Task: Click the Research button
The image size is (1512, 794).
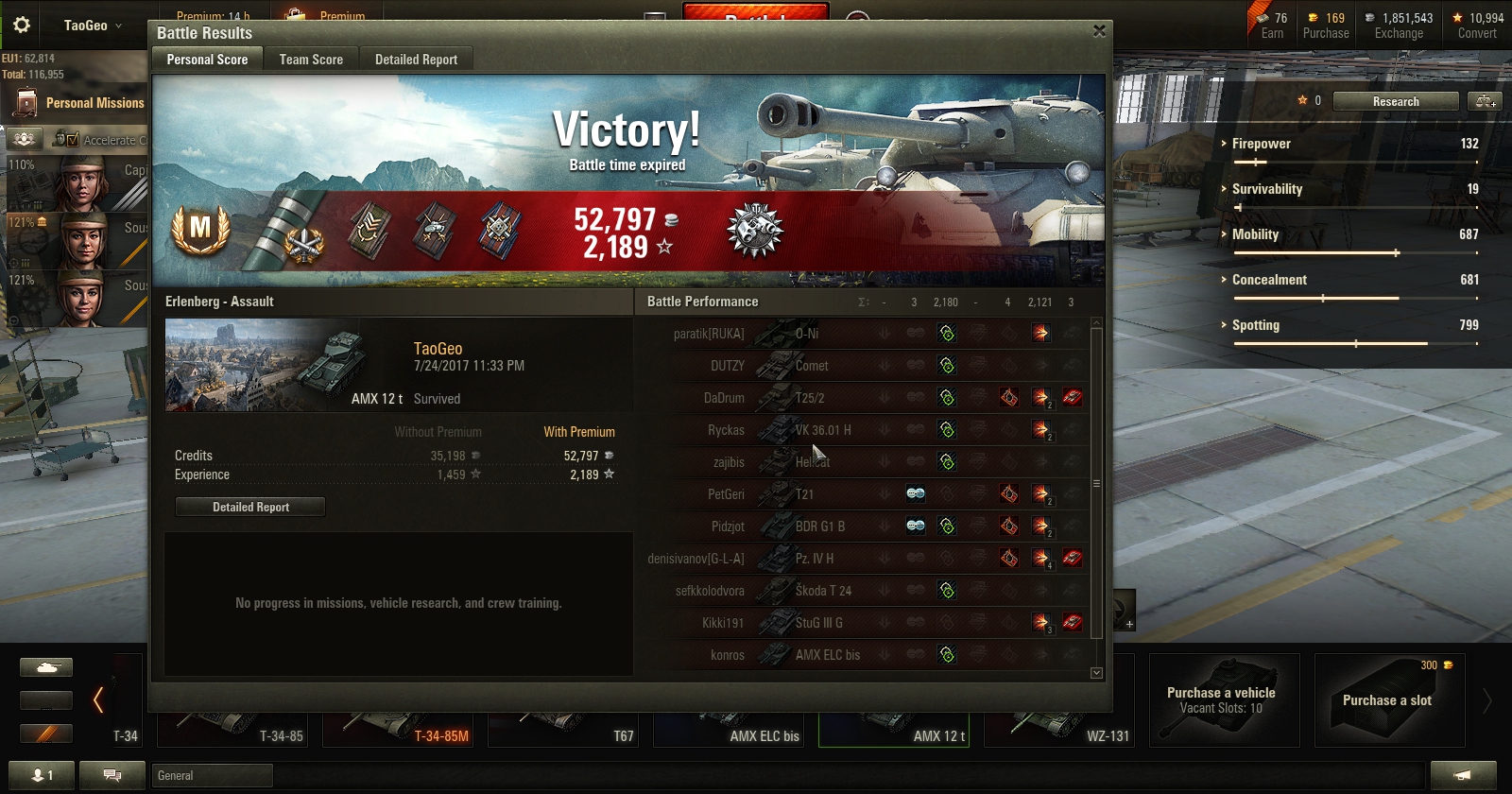Action: point(1395,101)
